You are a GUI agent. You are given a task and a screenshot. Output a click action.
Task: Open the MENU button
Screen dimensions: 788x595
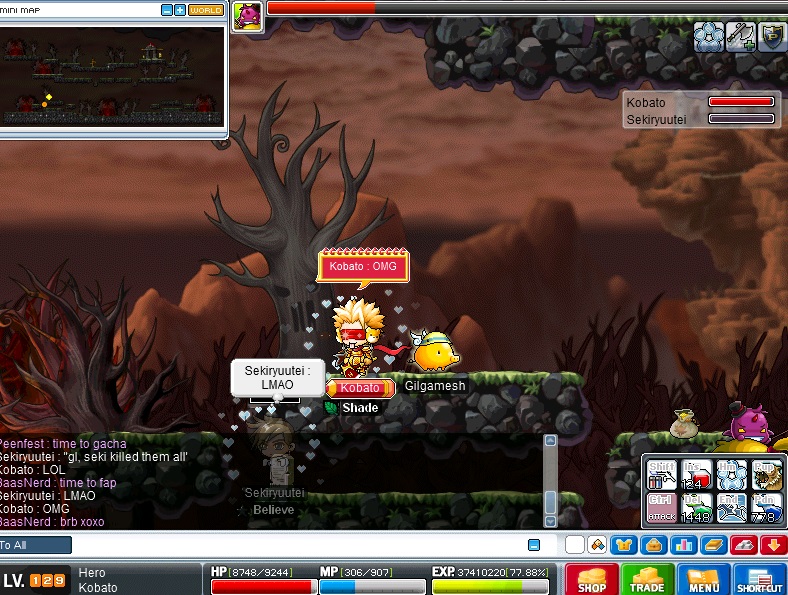point(703,580)
